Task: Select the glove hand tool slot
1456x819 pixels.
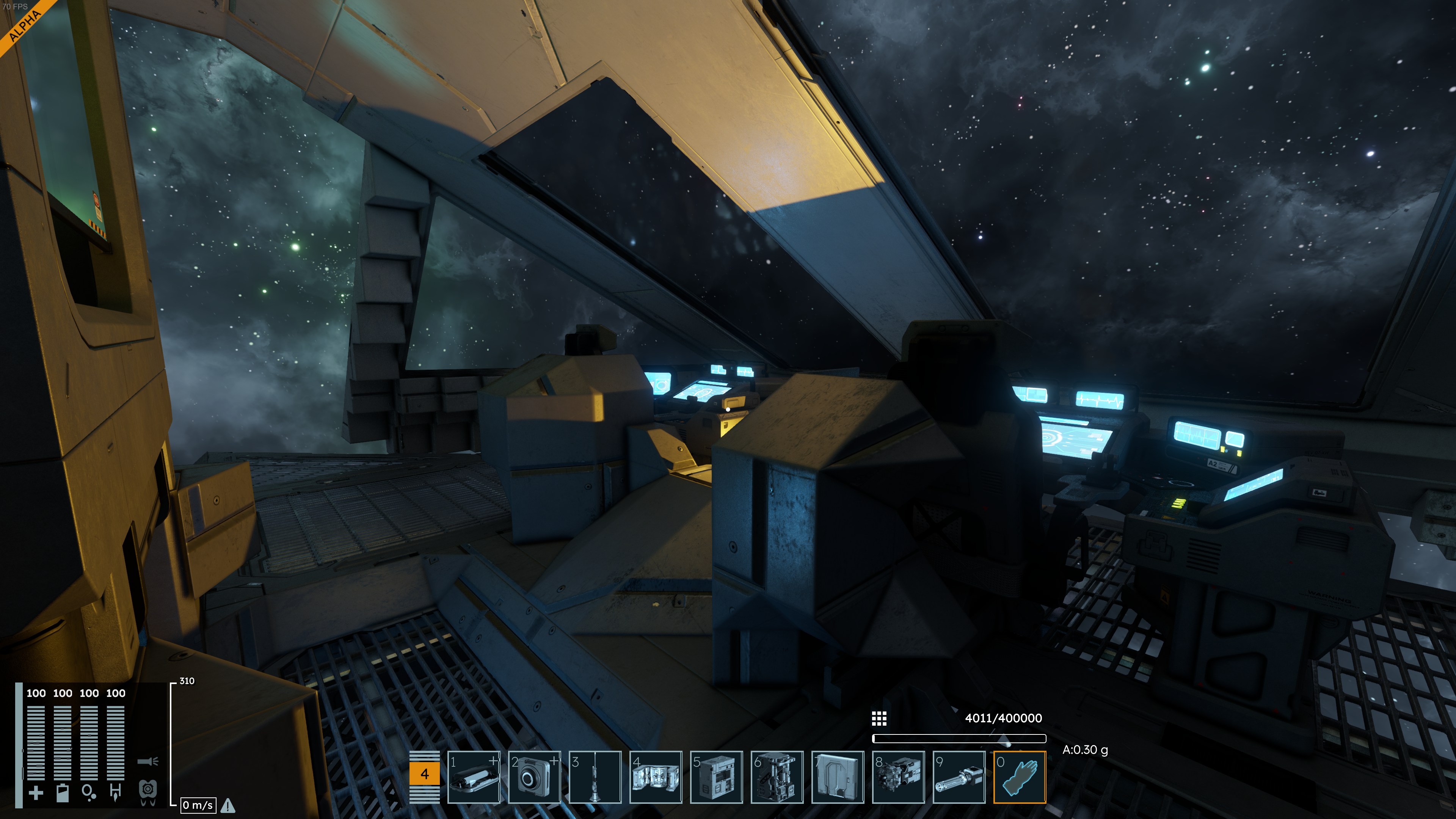Action: pyautogui.click(x=1020, y=777)
